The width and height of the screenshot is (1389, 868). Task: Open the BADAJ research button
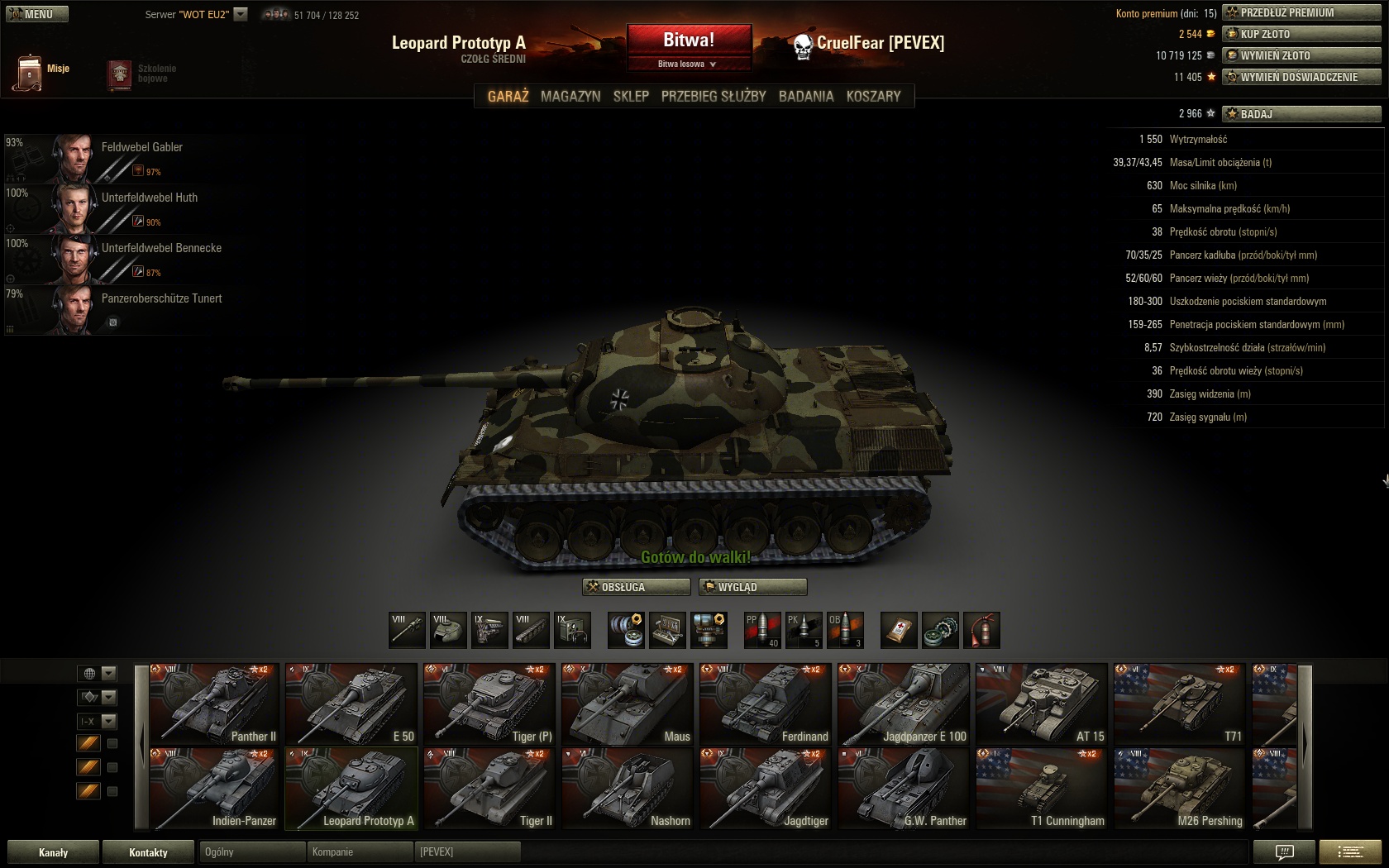1301,114
